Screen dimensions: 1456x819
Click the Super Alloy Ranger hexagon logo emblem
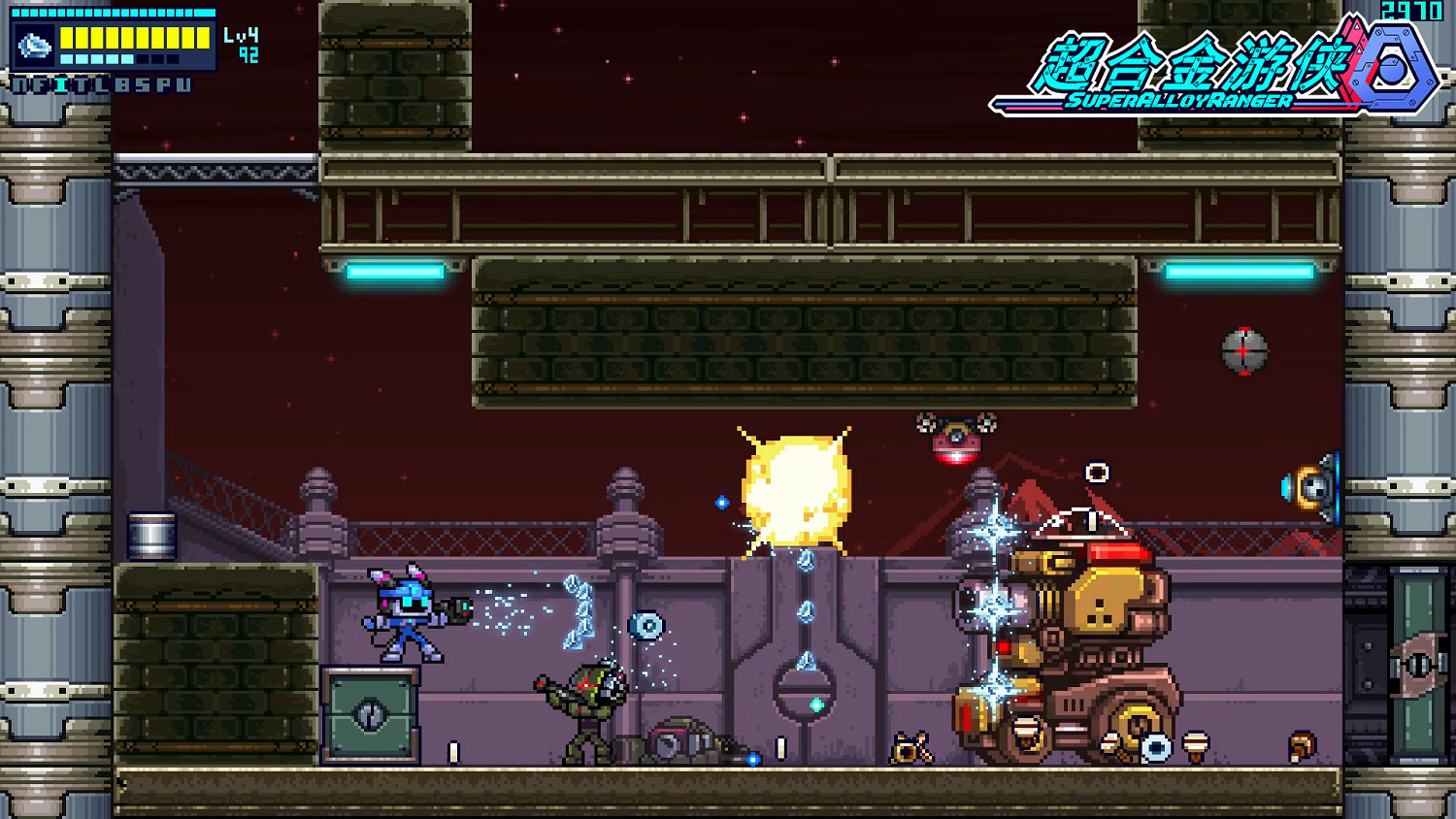(x=1391, y=70)
